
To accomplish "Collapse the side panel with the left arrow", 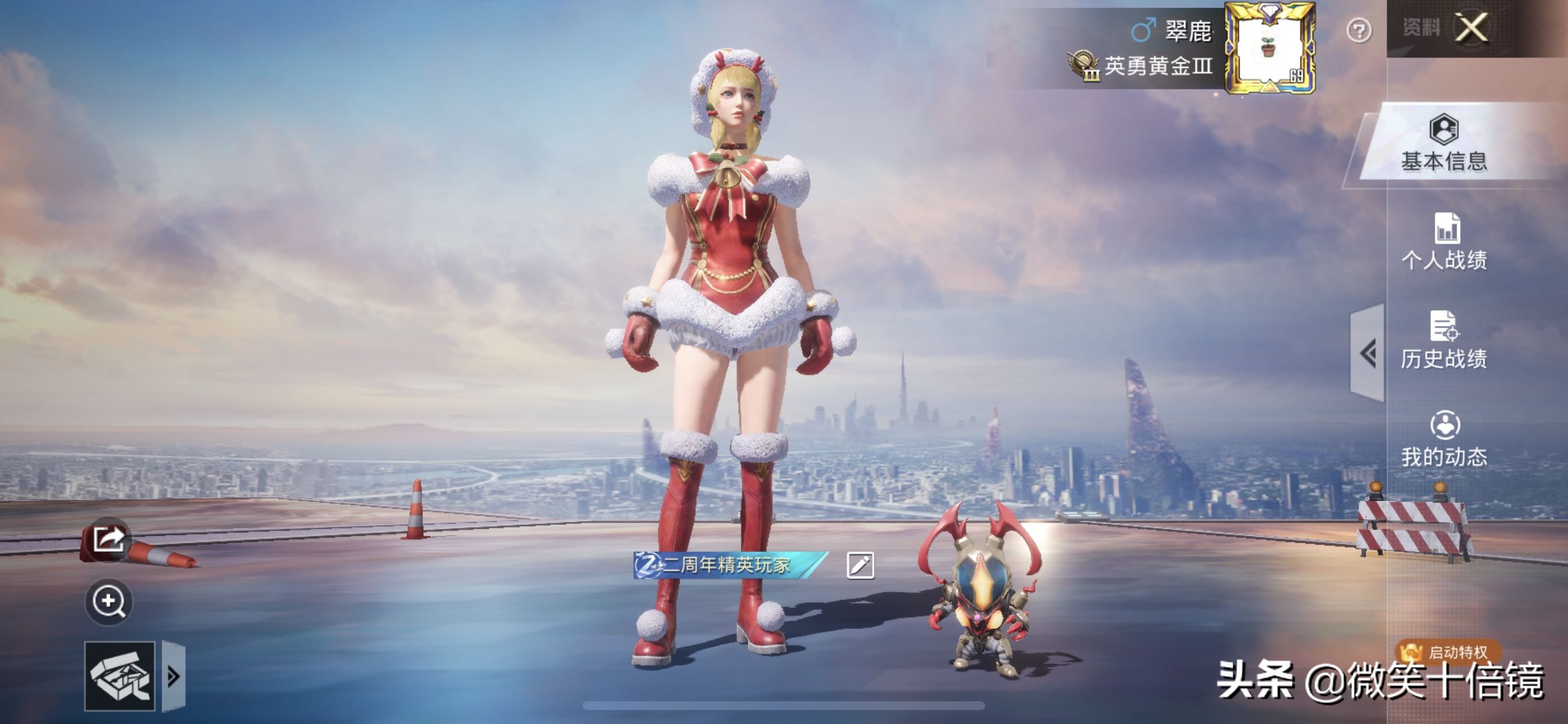I will coord(1368,353).
